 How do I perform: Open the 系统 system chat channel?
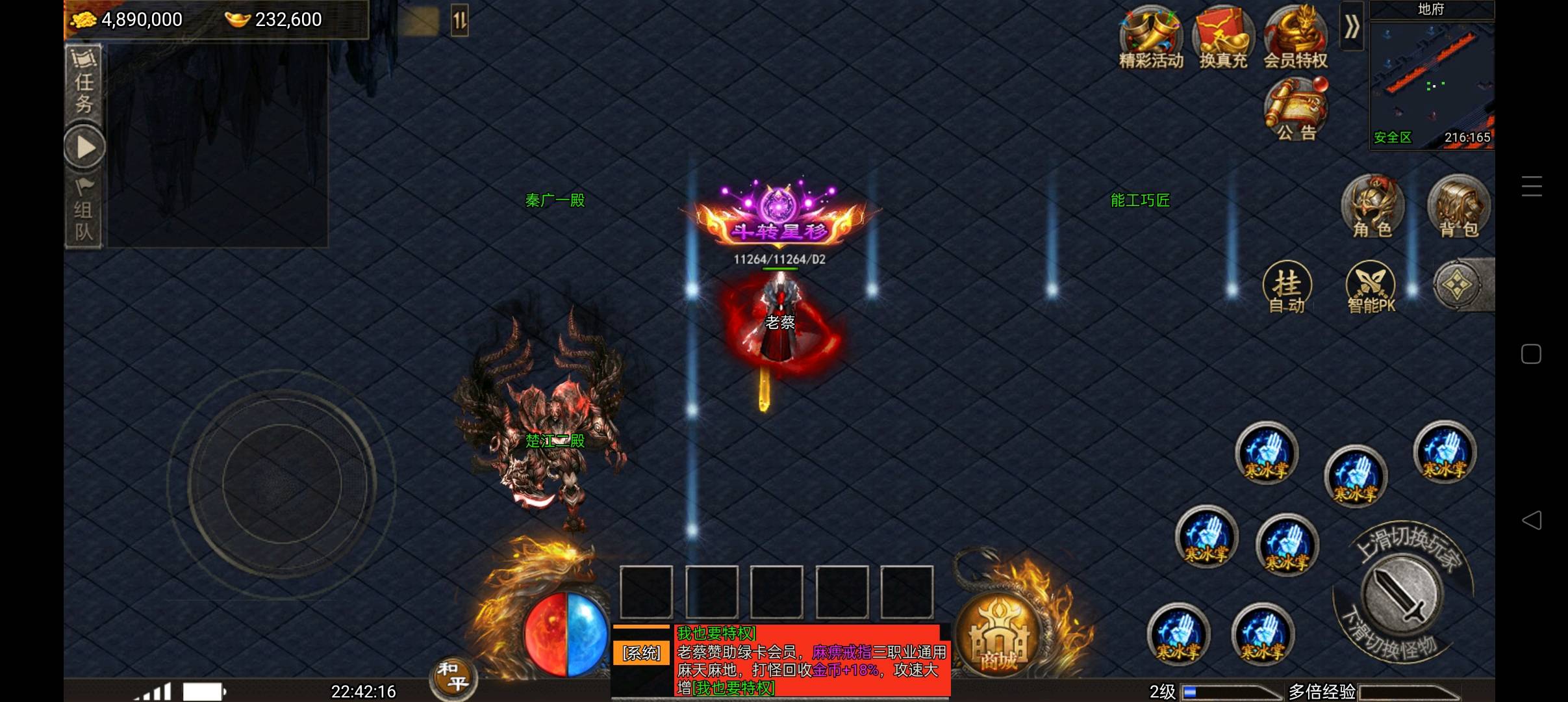click(641, 653)
